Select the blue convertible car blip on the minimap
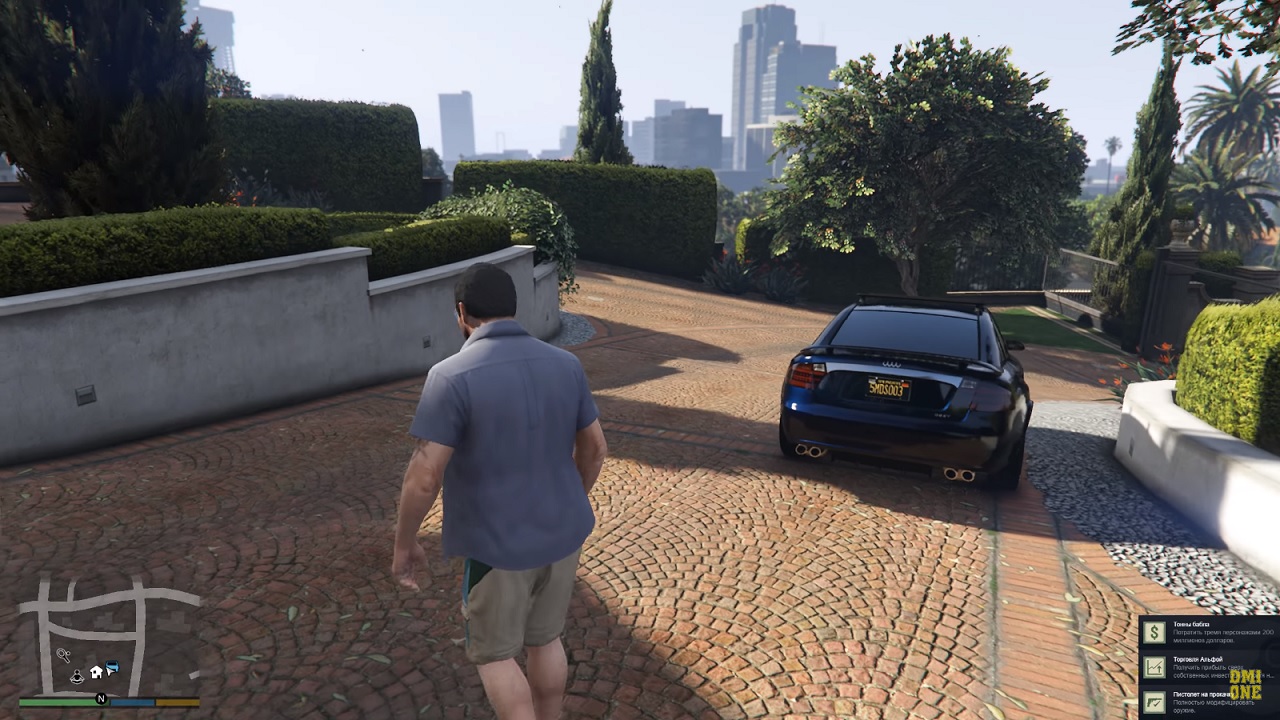Viewport: 1280px width, 720px height. click(x=112, y=666)
